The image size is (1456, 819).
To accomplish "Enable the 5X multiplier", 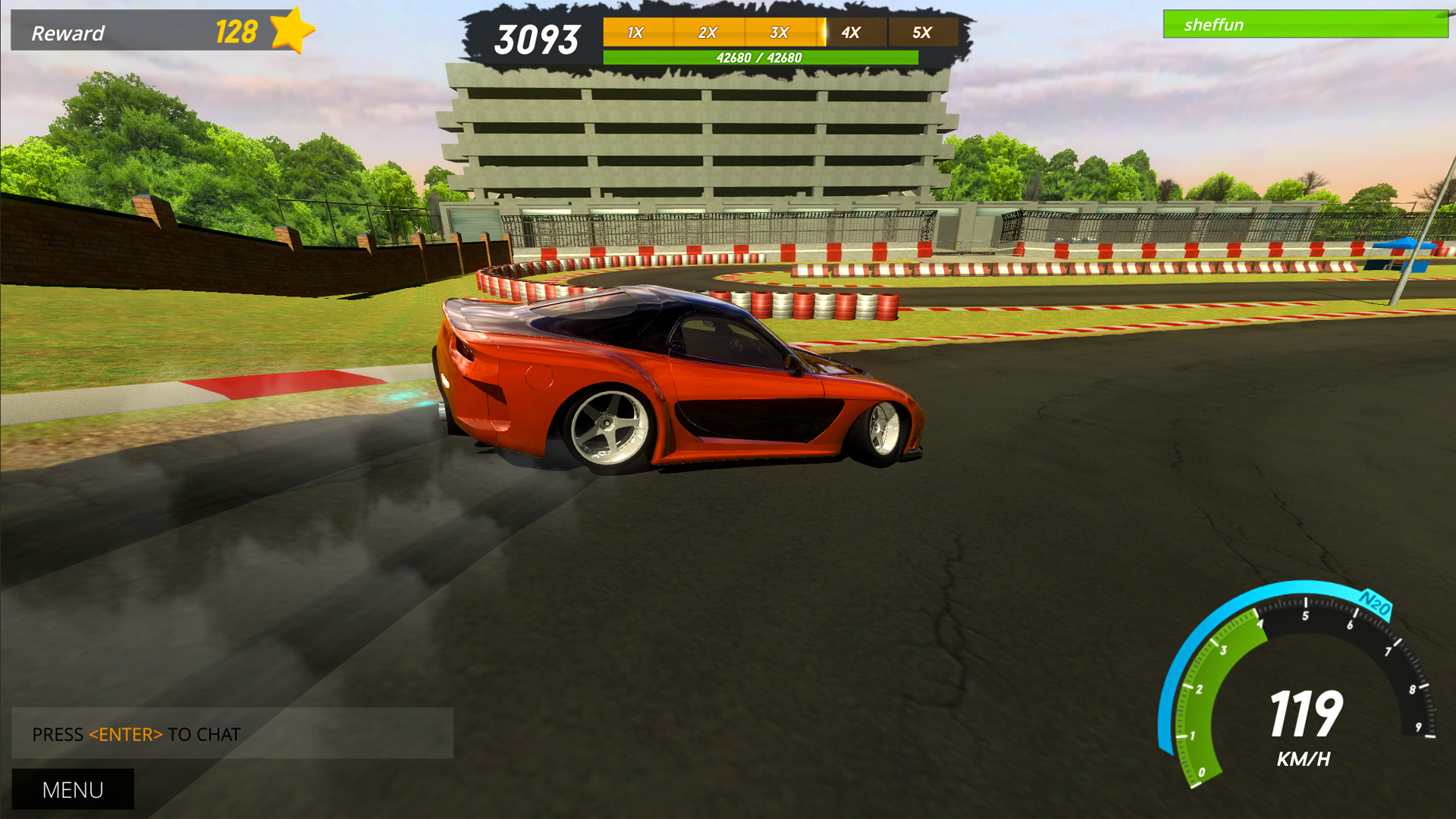I will tap(922, 33).
